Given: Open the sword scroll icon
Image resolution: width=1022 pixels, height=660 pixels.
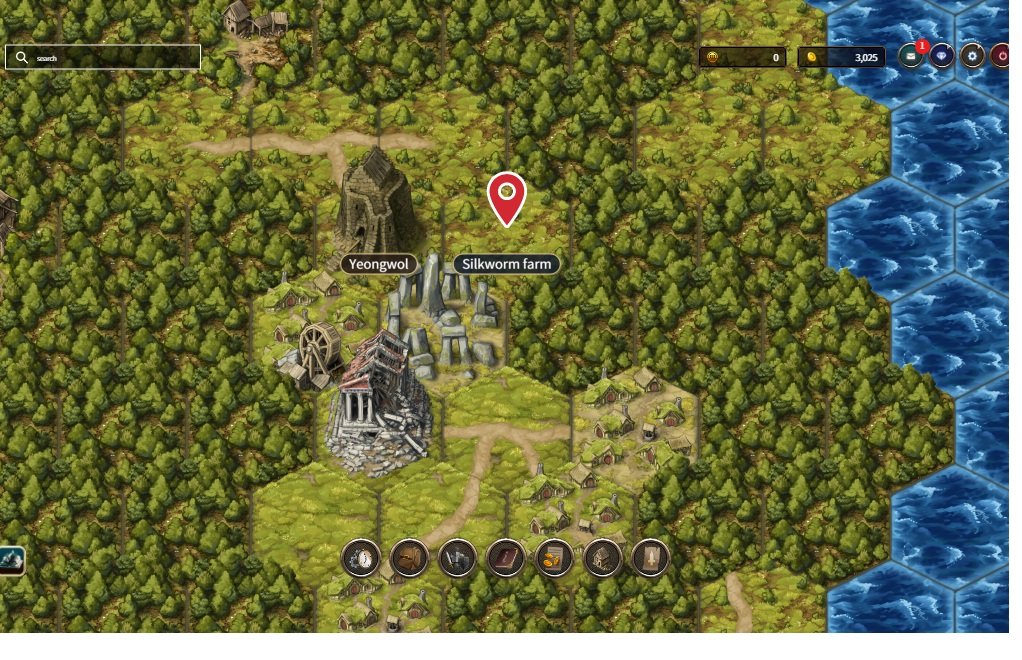Looking at the screenshot, I should [650, 558].
